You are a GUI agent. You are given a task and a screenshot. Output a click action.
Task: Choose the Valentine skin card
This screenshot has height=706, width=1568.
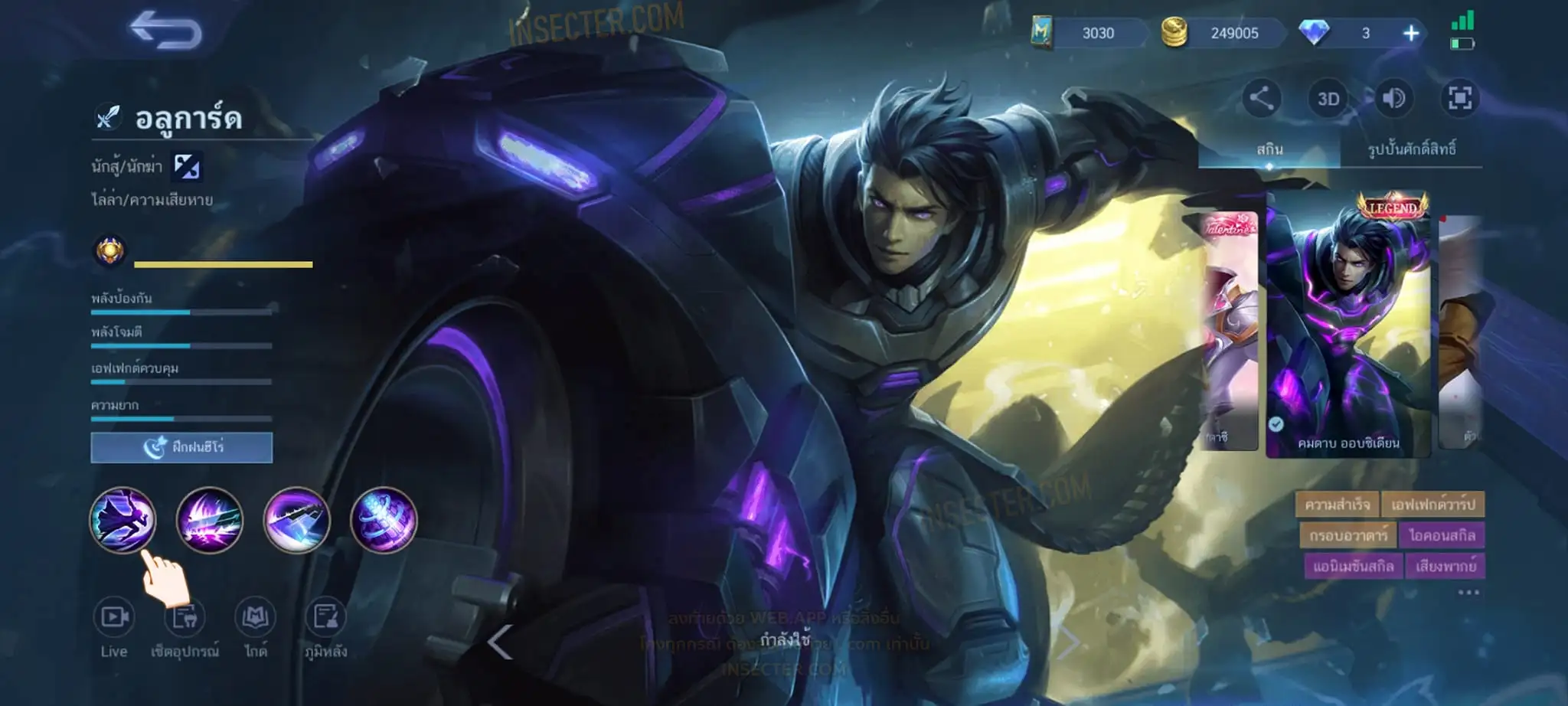1230,329
